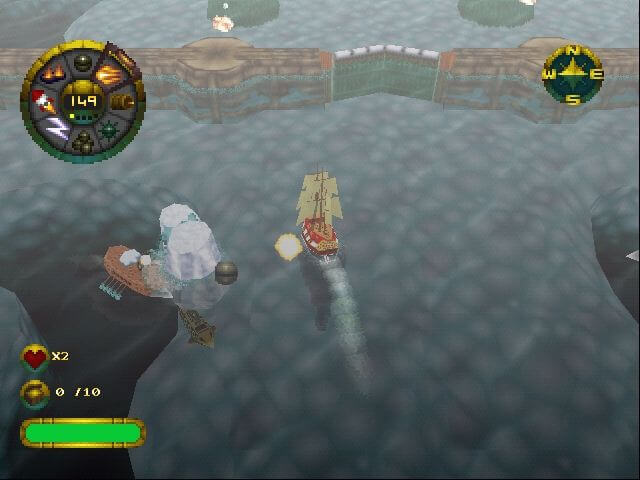Pick the single cannonball at wheel top
Viewport: 640px width, 480px height.
click(84, 59)
